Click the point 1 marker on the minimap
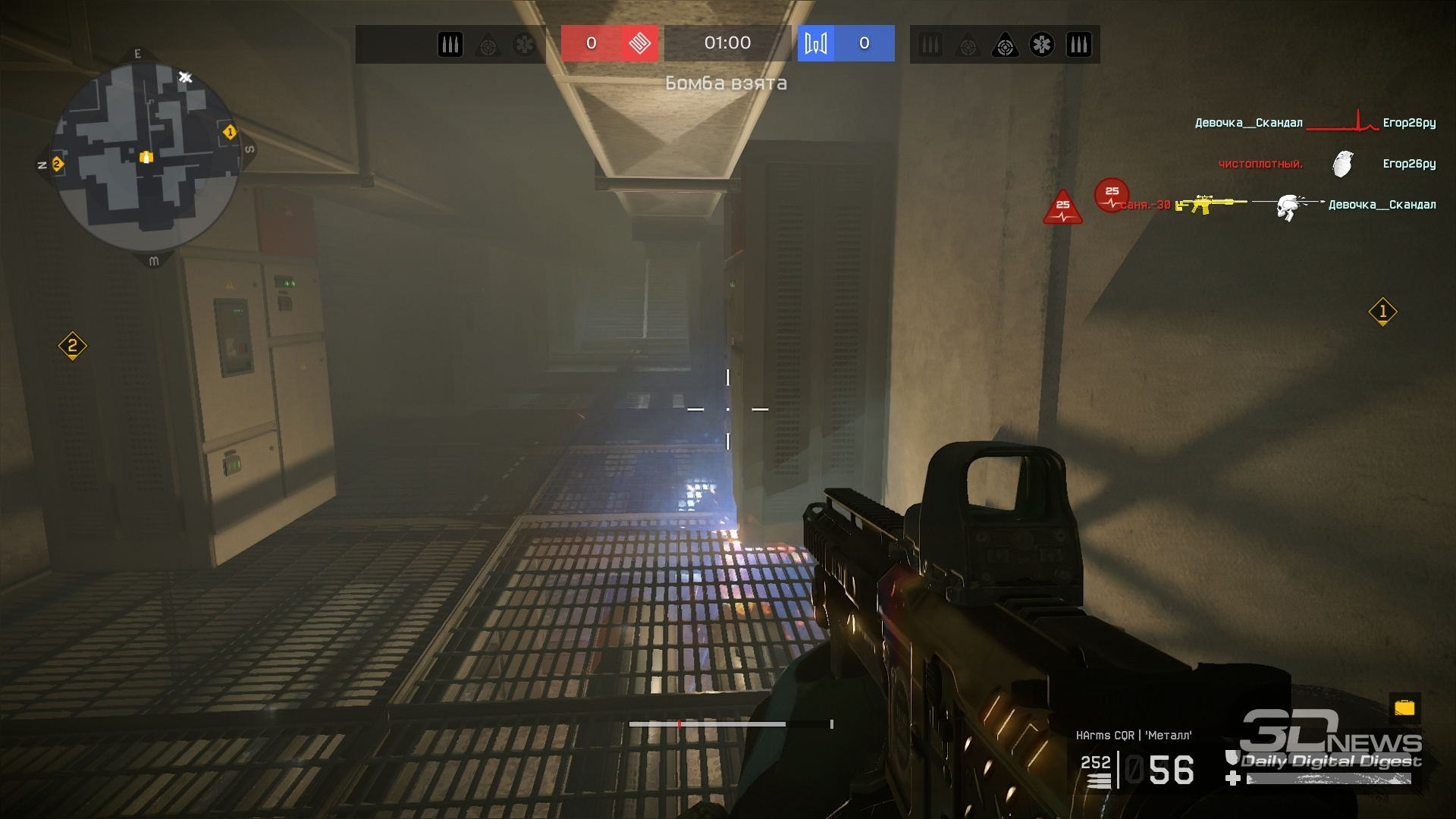 (229, 133)
